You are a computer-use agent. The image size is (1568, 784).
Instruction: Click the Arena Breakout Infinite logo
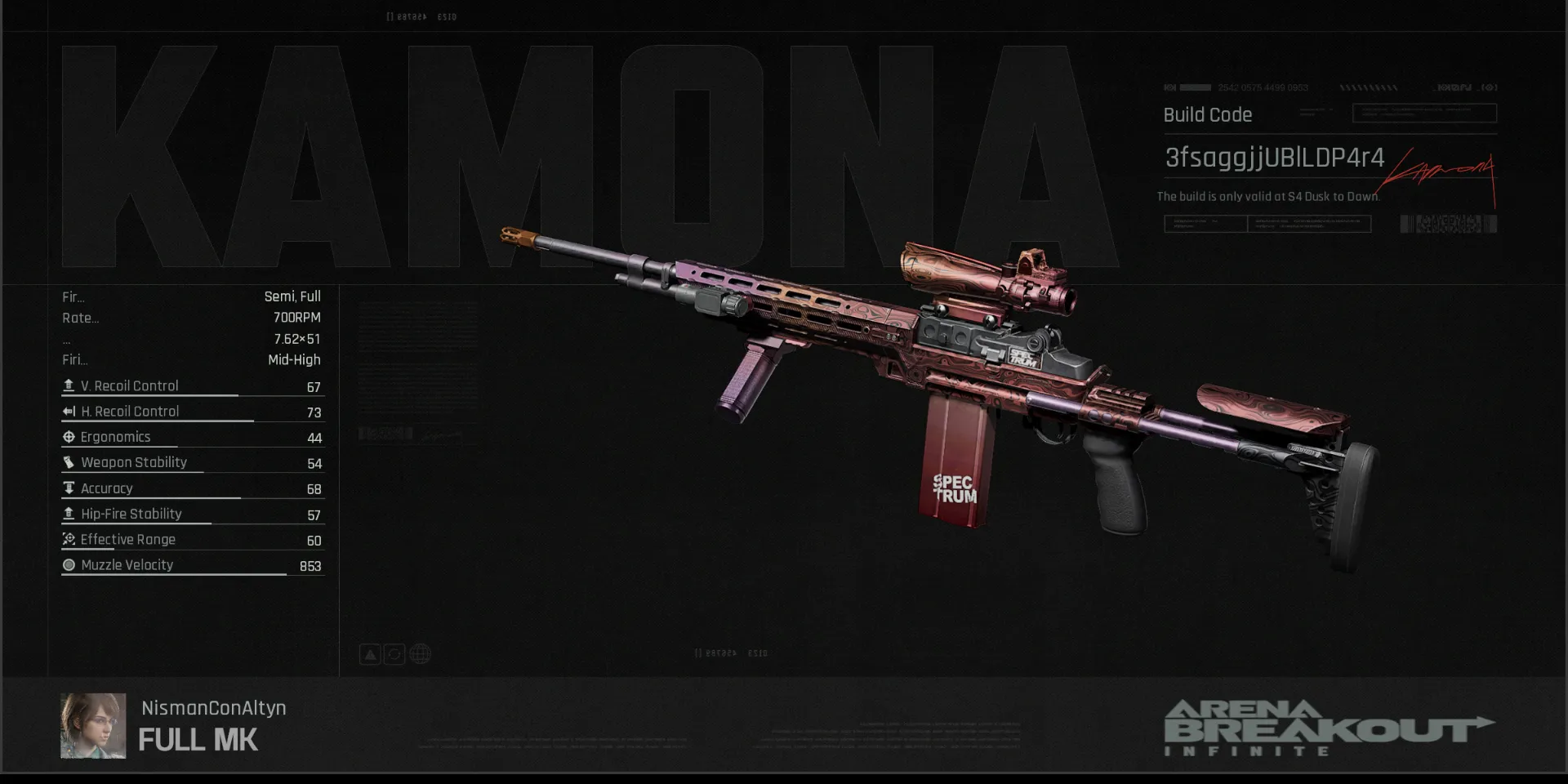[x=1327, y=728]
